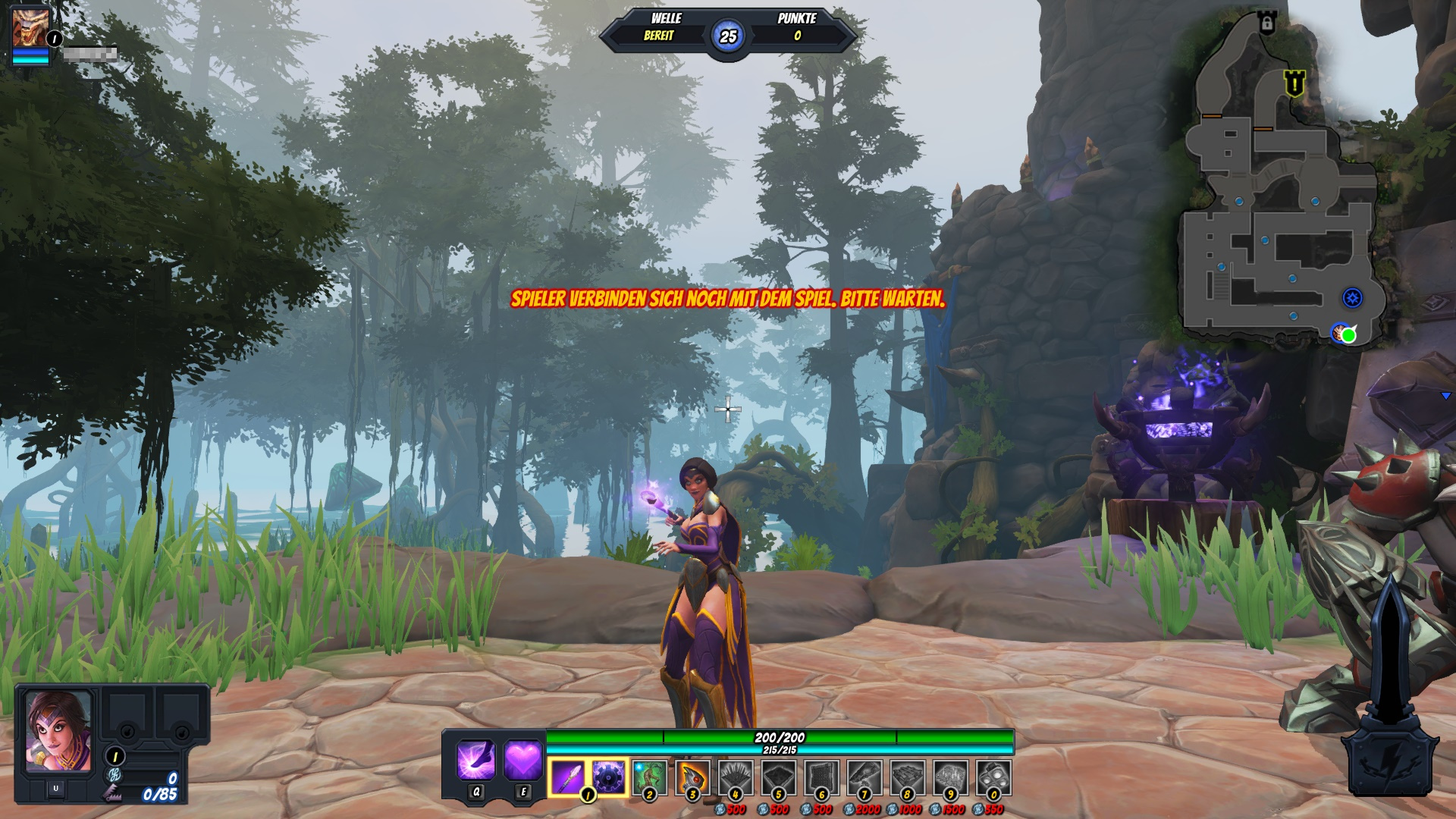Activate the purple kick ability

point(477,760)
